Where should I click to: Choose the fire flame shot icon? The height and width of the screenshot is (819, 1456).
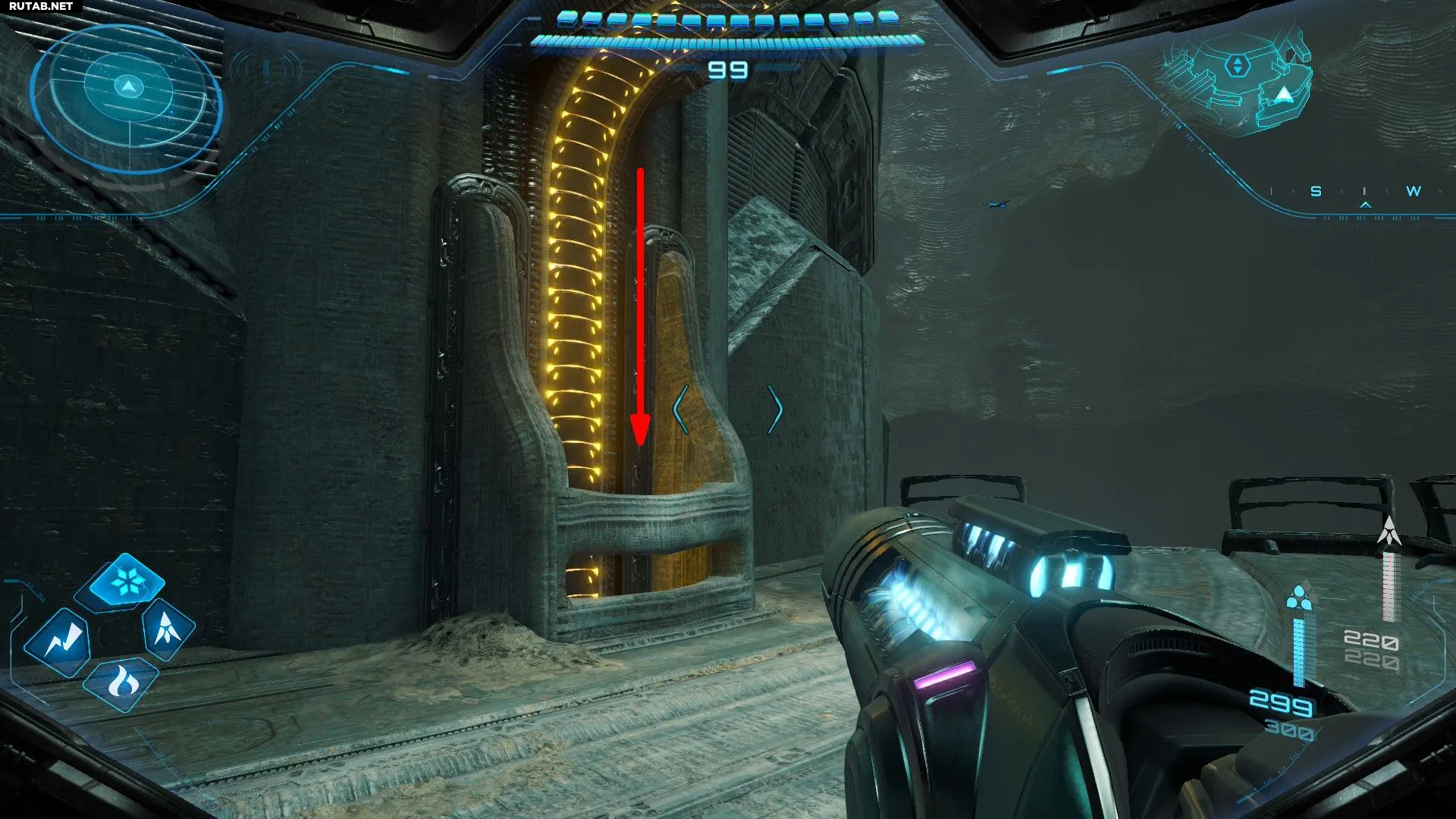point(121,683)
